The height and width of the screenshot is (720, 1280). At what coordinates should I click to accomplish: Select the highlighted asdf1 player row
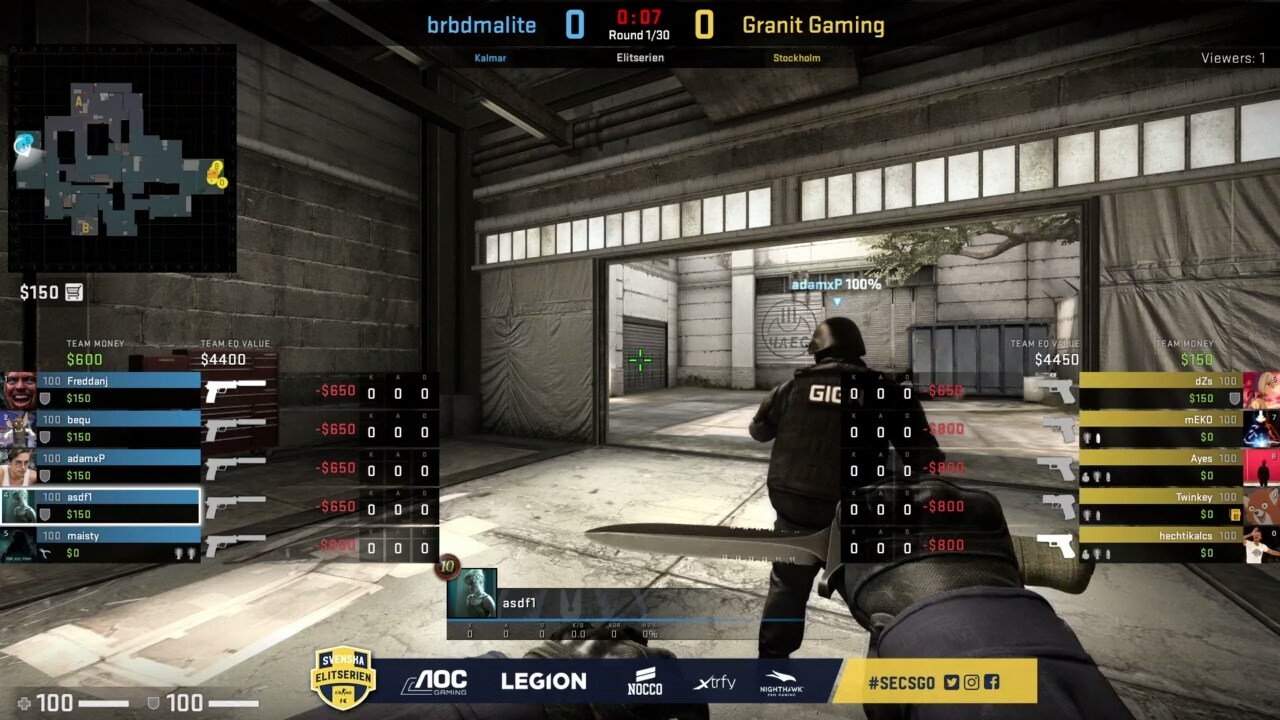(118, 506)
